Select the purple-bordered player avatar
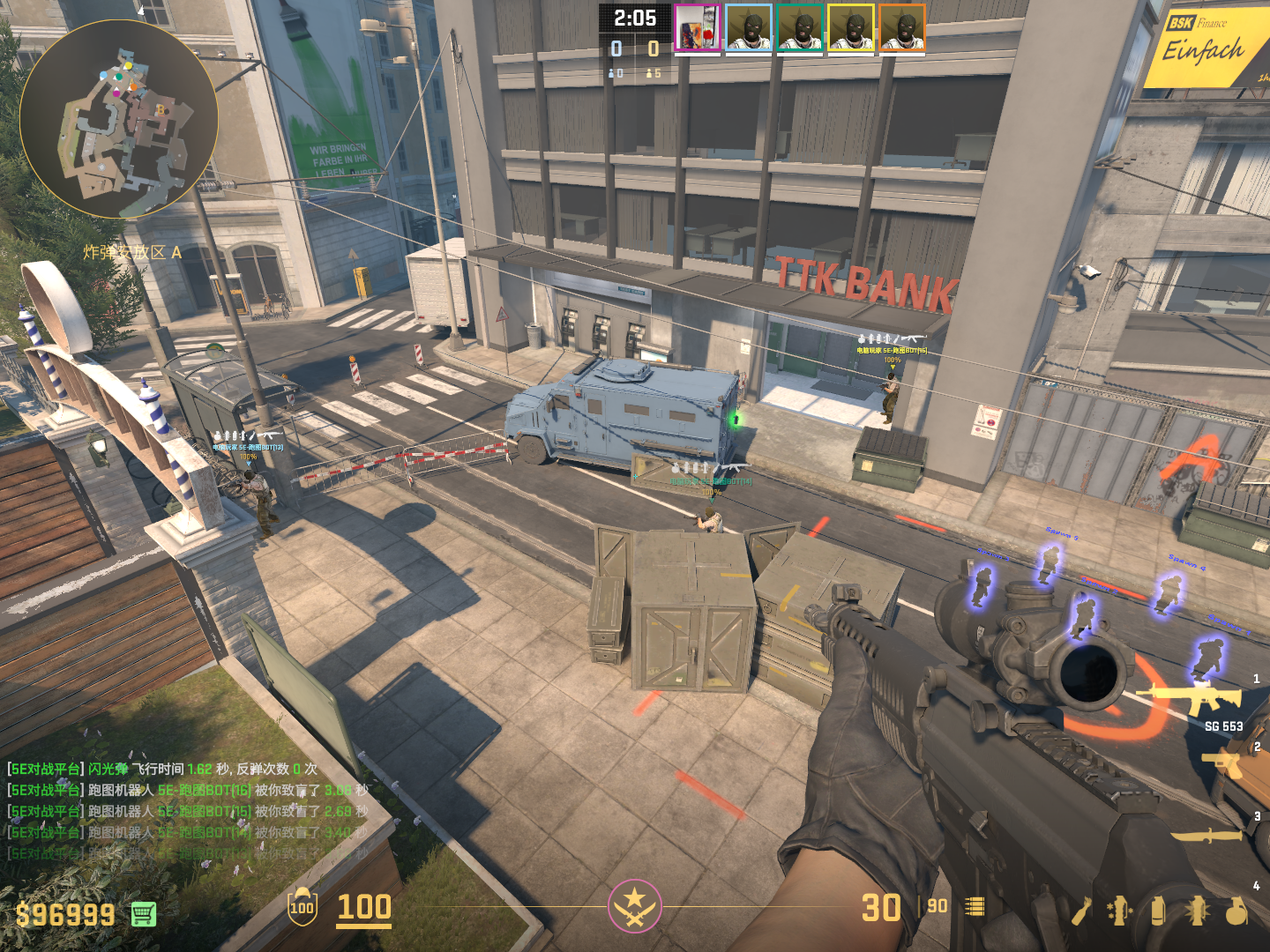 [x=697, y=28]
